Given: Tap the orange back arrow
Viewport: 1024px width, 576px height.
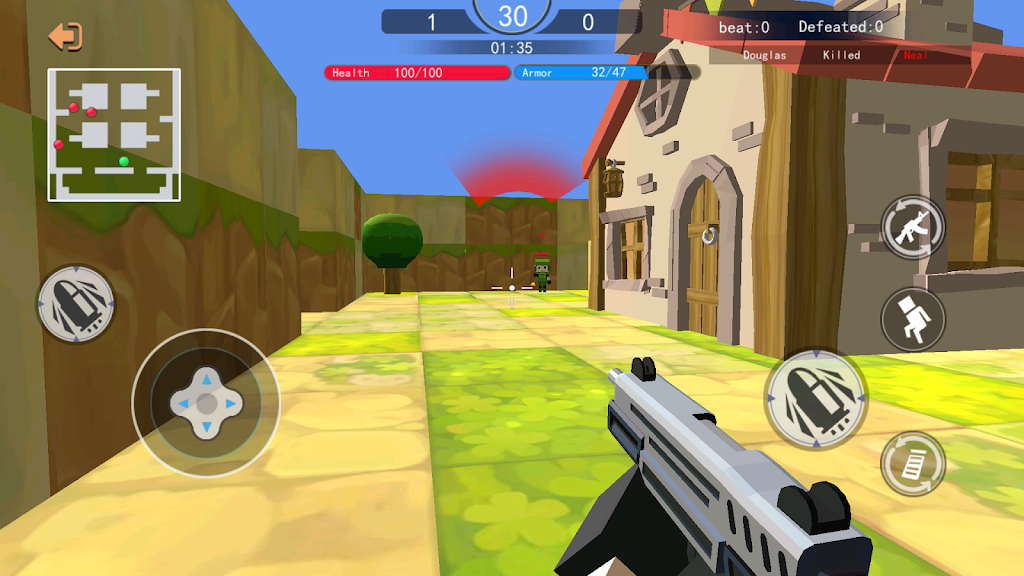Looking at the screenshot, I should click(65, 37).
